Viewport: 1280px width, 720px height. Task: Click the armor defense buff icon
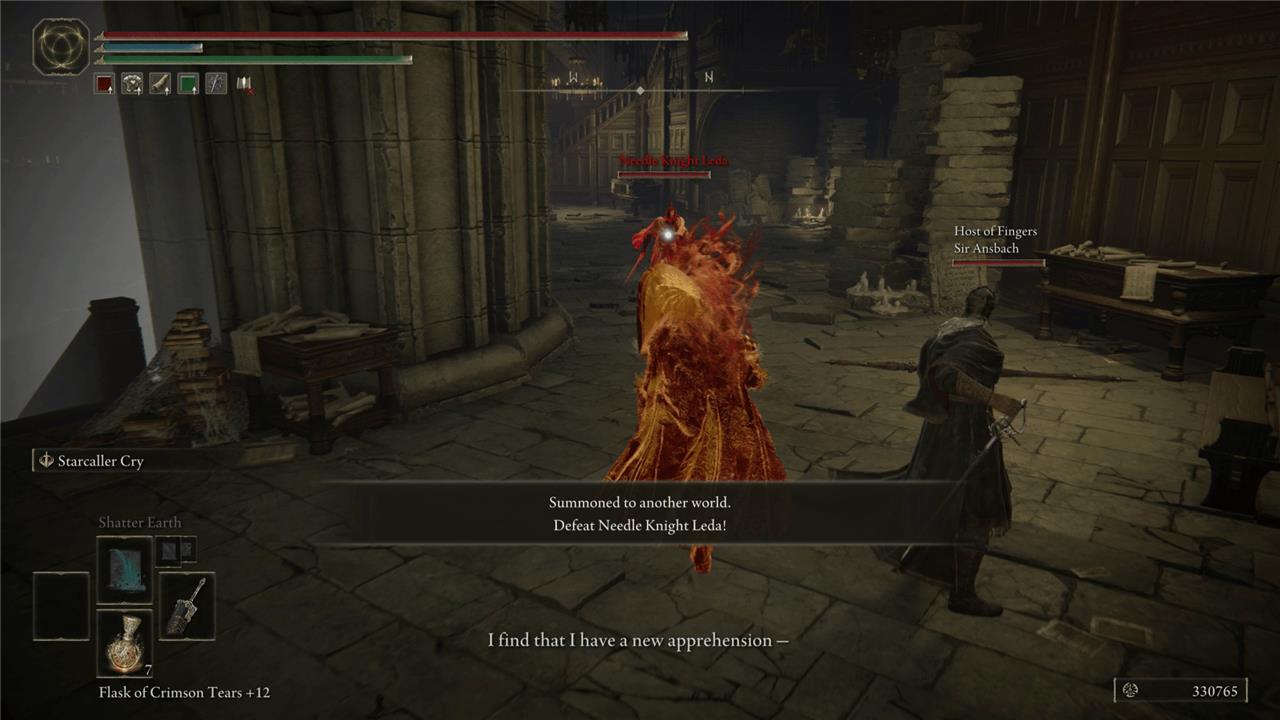coord(132,84)
